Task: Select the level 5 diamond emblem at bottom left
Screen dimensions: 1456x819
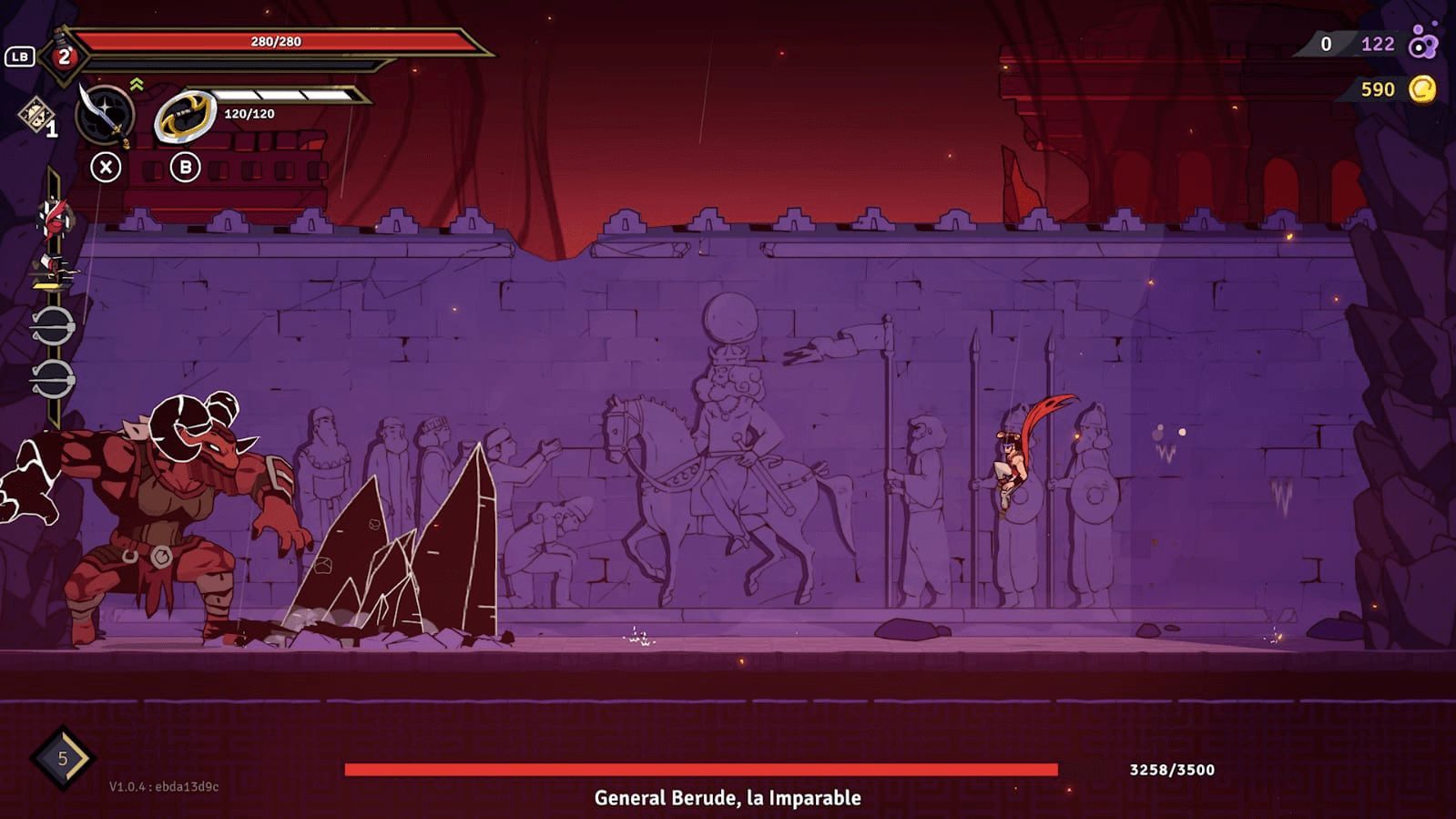Action: tap(62, 758)
